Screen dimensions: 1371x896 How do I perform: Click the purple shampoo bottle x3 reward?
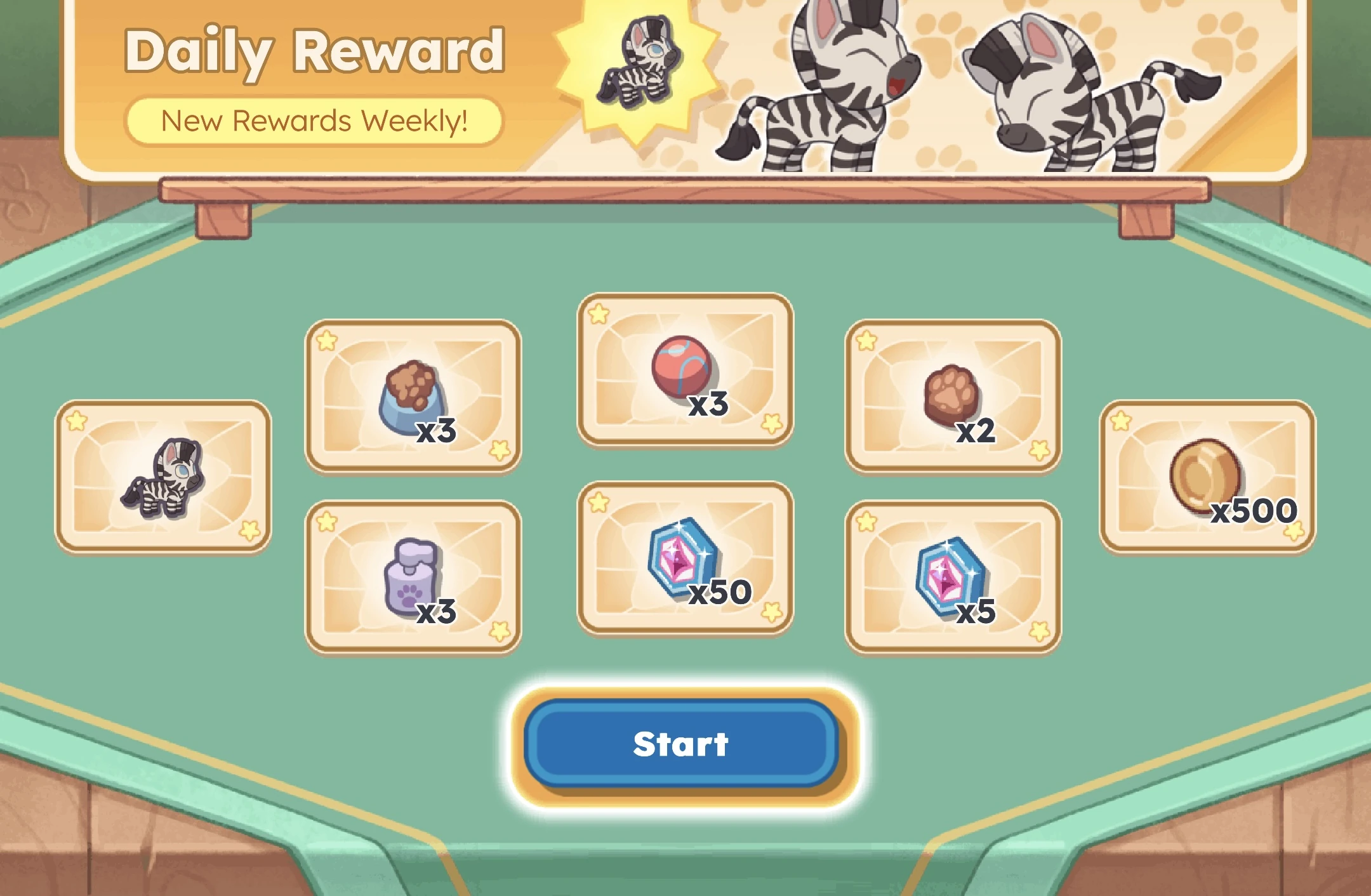pyautogui.click(x=413, y=574)
